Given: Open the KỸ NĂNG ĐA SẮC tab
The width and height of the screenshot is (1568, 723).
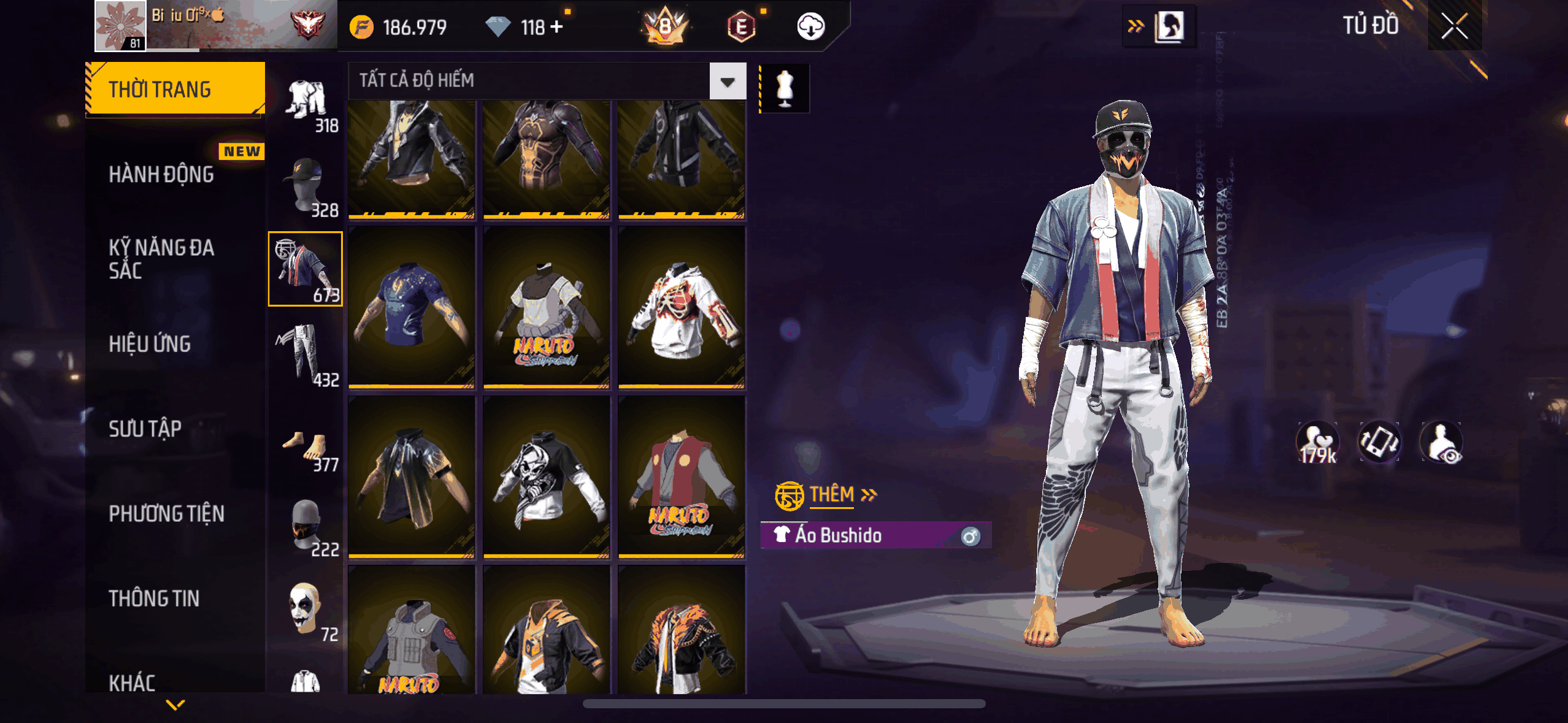Looking at the screenshot, I should point(161,259).
